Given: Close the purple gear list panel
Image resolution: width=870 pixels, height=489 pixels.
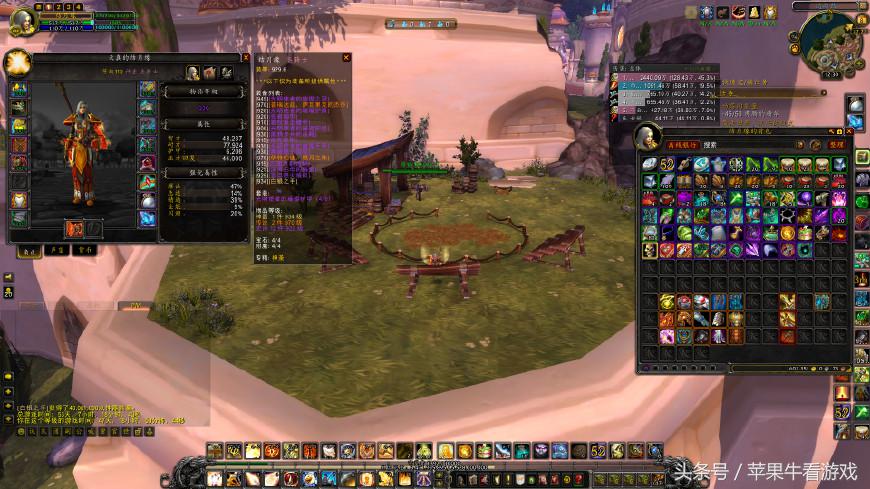Looking at the screenshot, I should pos(346,58).
